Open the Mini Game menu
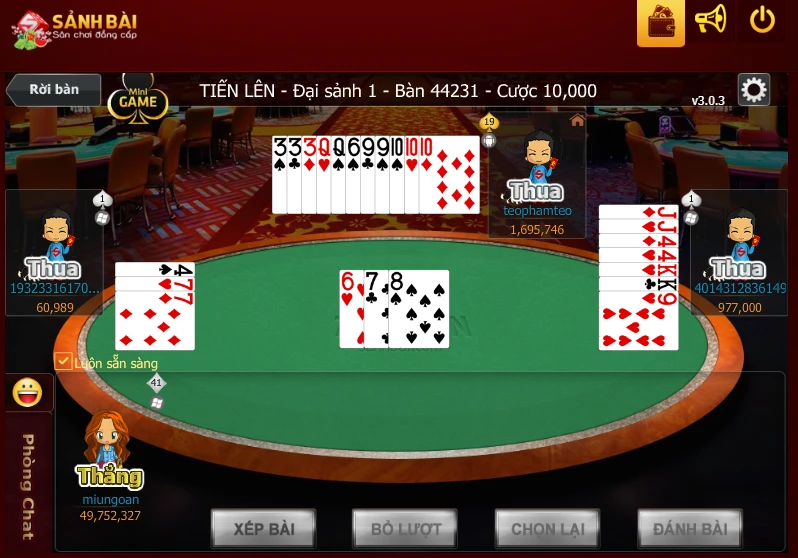Screen dimensions: 798x558 tap(137, 99)
